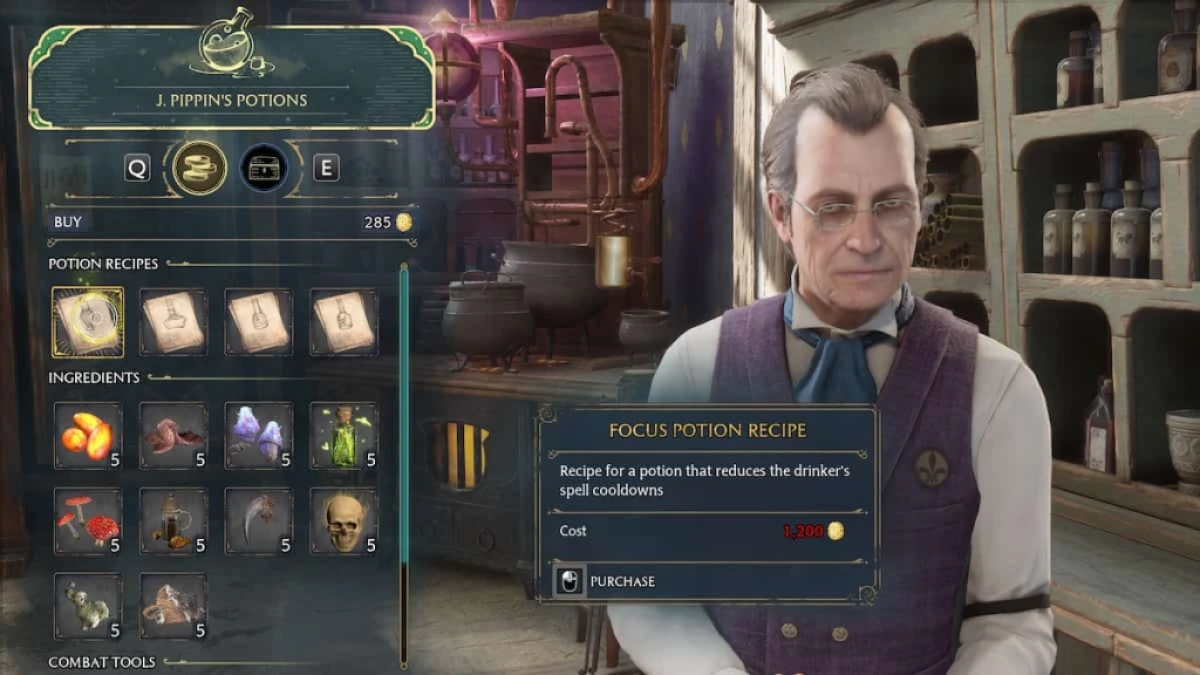Select the orange eggs ingredient
1200x675 pixels.
88,436
